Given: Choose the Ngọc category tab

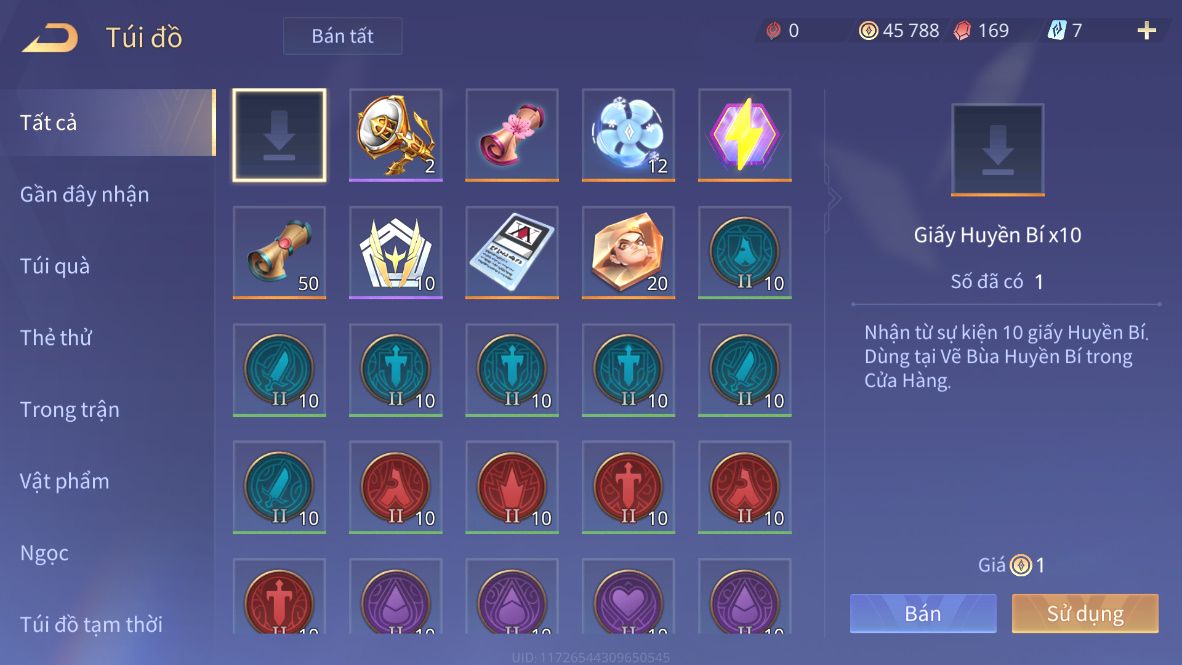Looking at the screenshot, I should pos(44,553).
